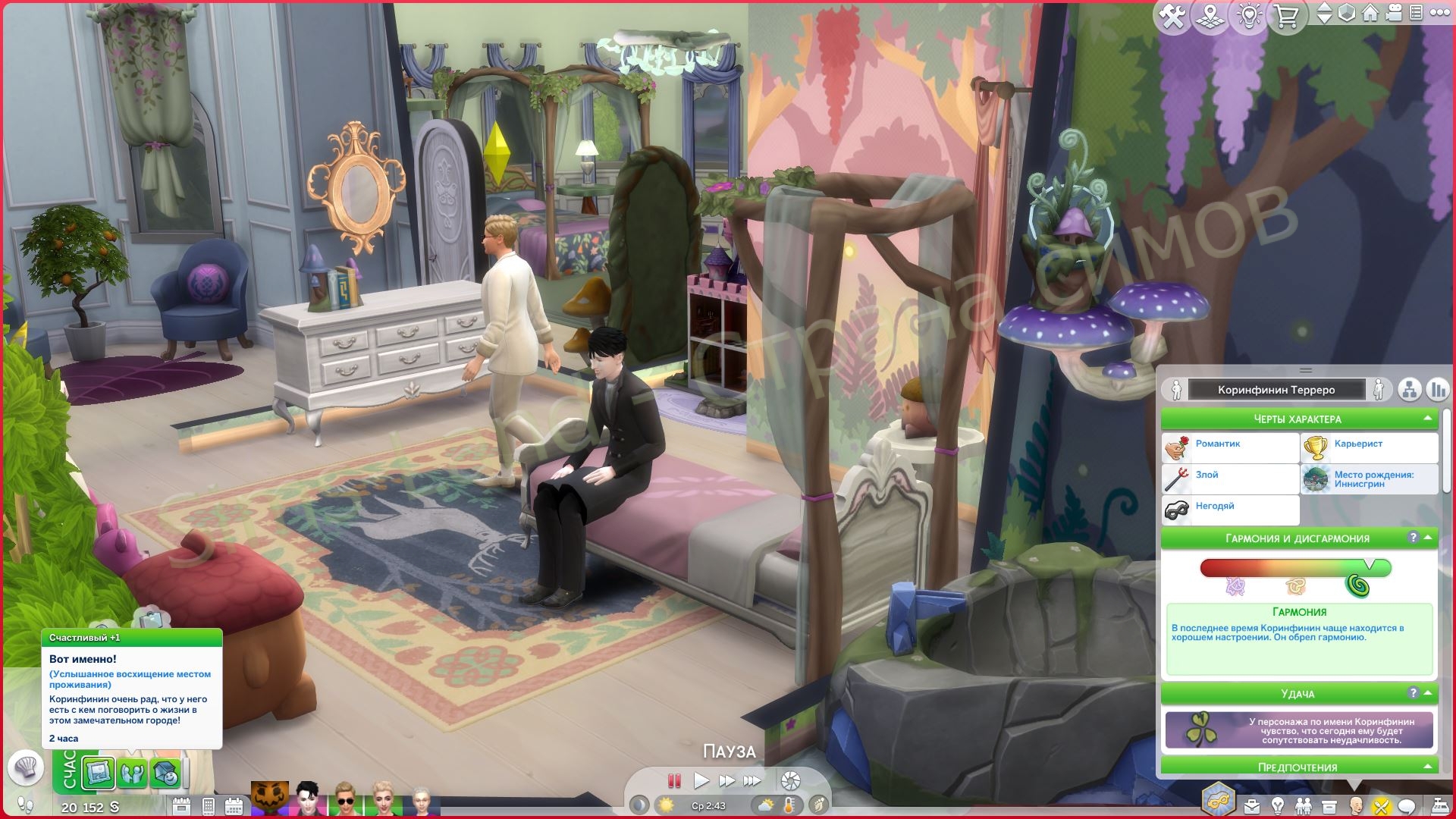This screenshot has height=819, width=1456.
Task: Switch to the bar chart tab on the Sim panel
Action: click(1436, 389)
